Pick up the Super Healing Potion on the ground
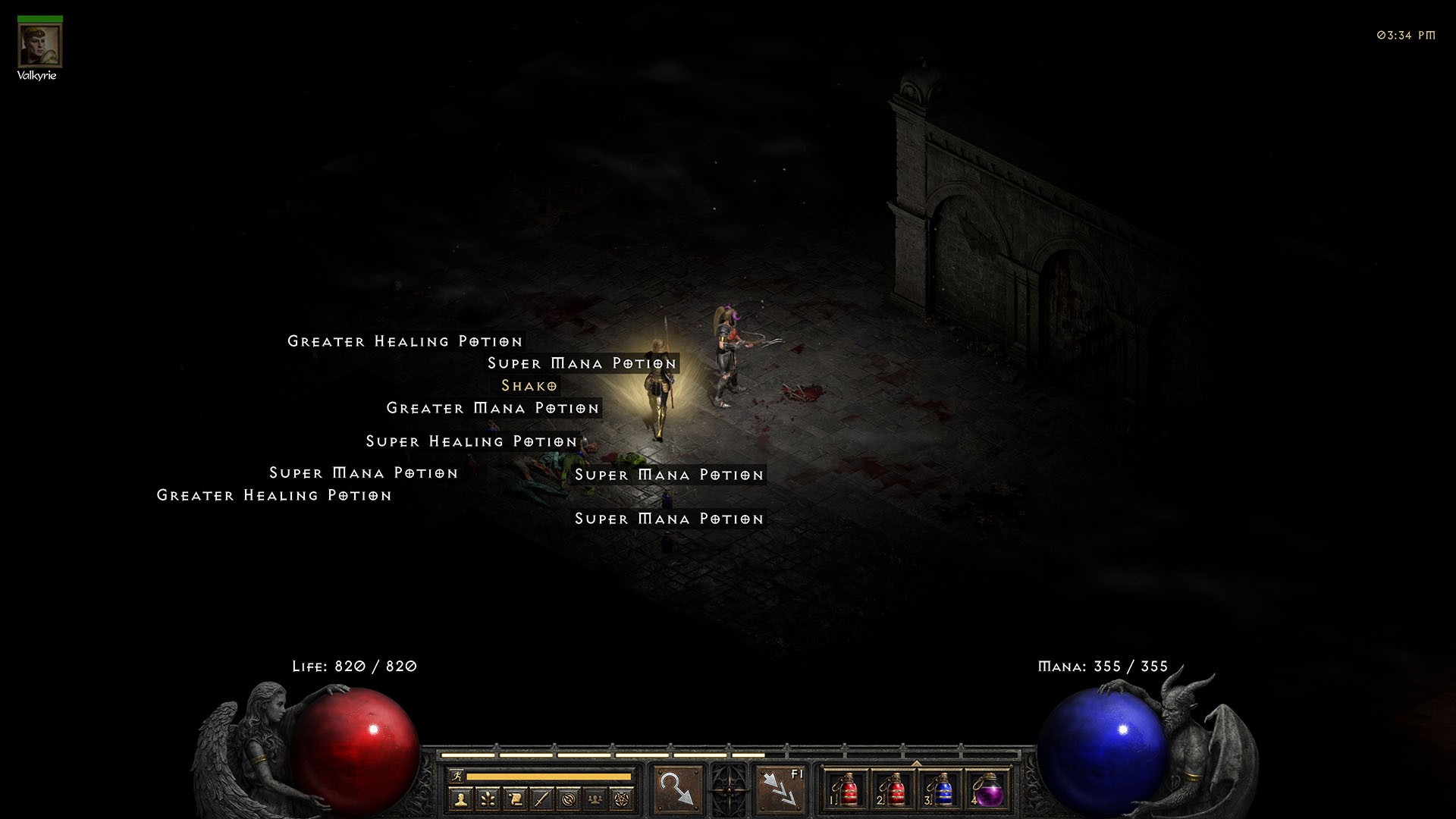The width and height of the screenshot is (1456, 819). [x=470, y=441]
